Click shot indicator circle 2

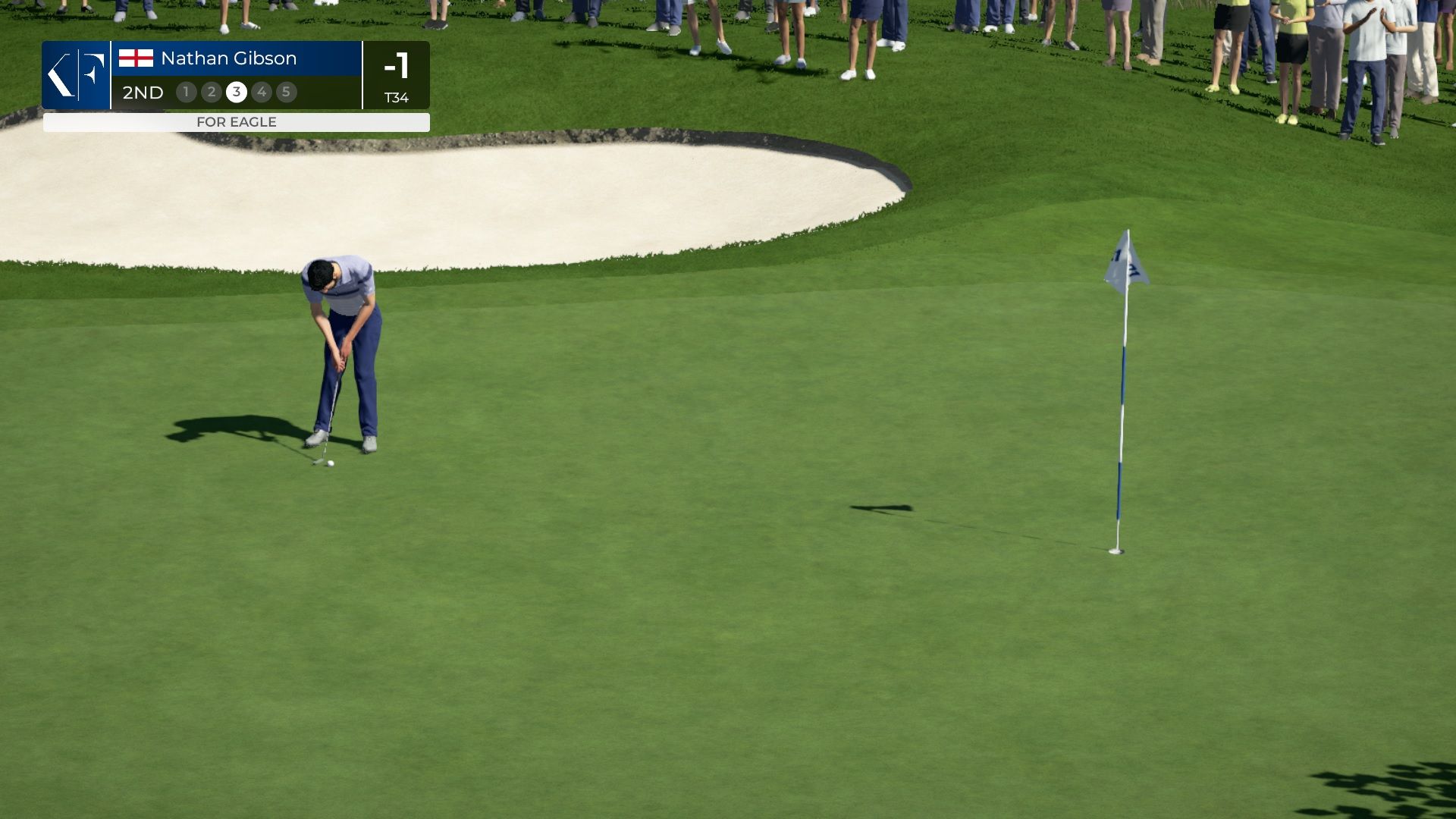[x=211, y=92]
